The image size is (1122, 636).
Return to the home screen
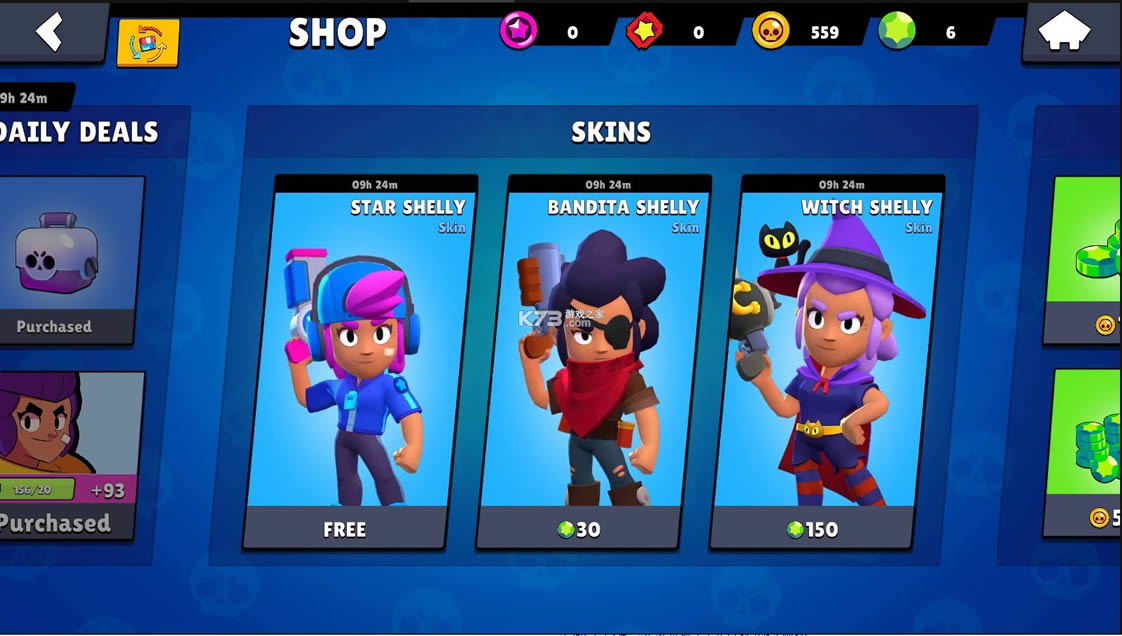pos(1064,32)
